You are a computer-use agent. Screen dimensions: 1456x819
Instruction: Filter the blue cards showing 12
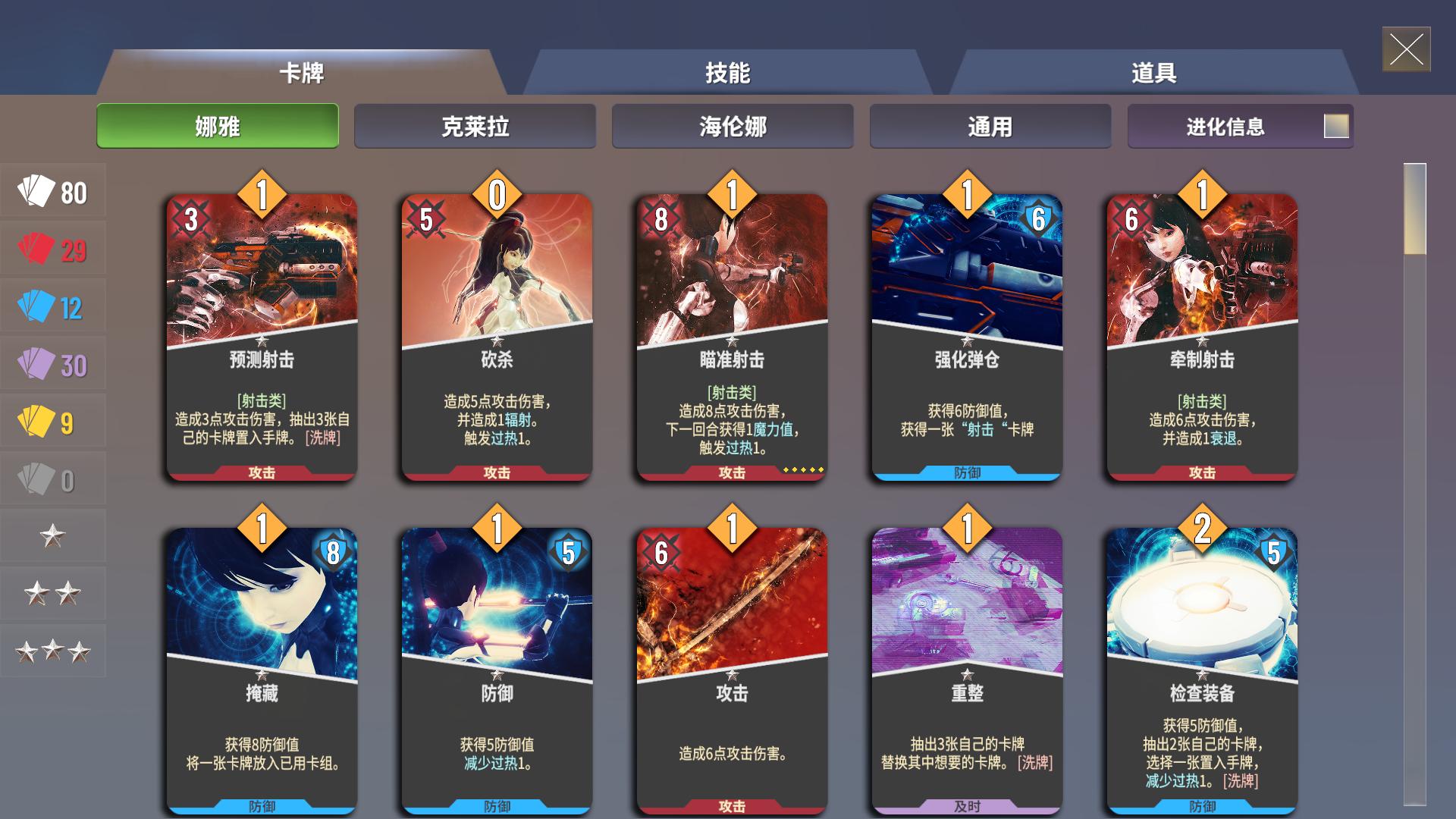(x=53, y=306)
